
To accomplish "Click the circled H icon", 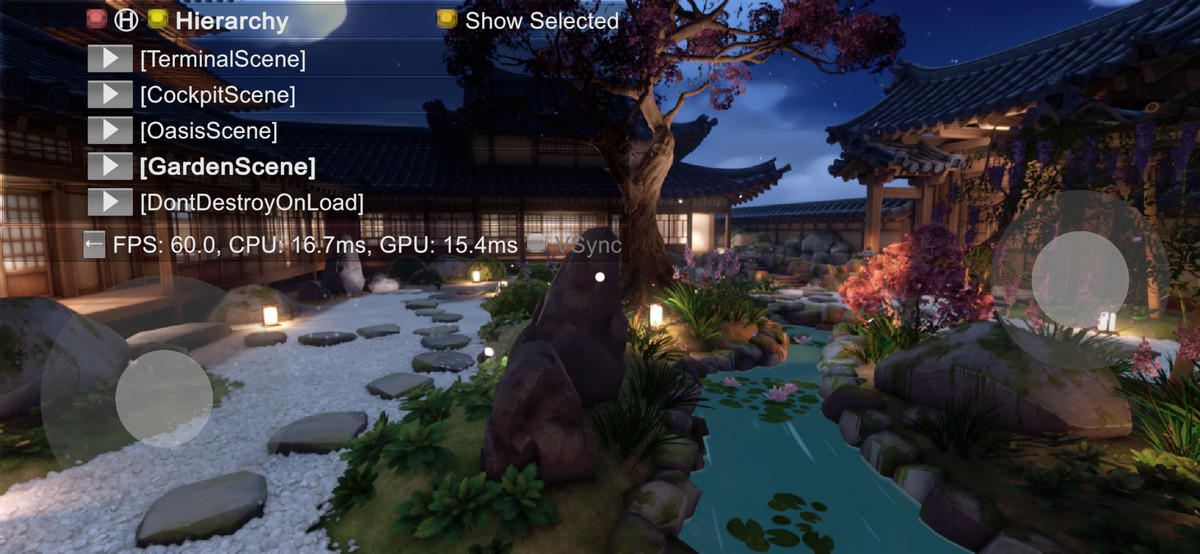I will 126,20.
